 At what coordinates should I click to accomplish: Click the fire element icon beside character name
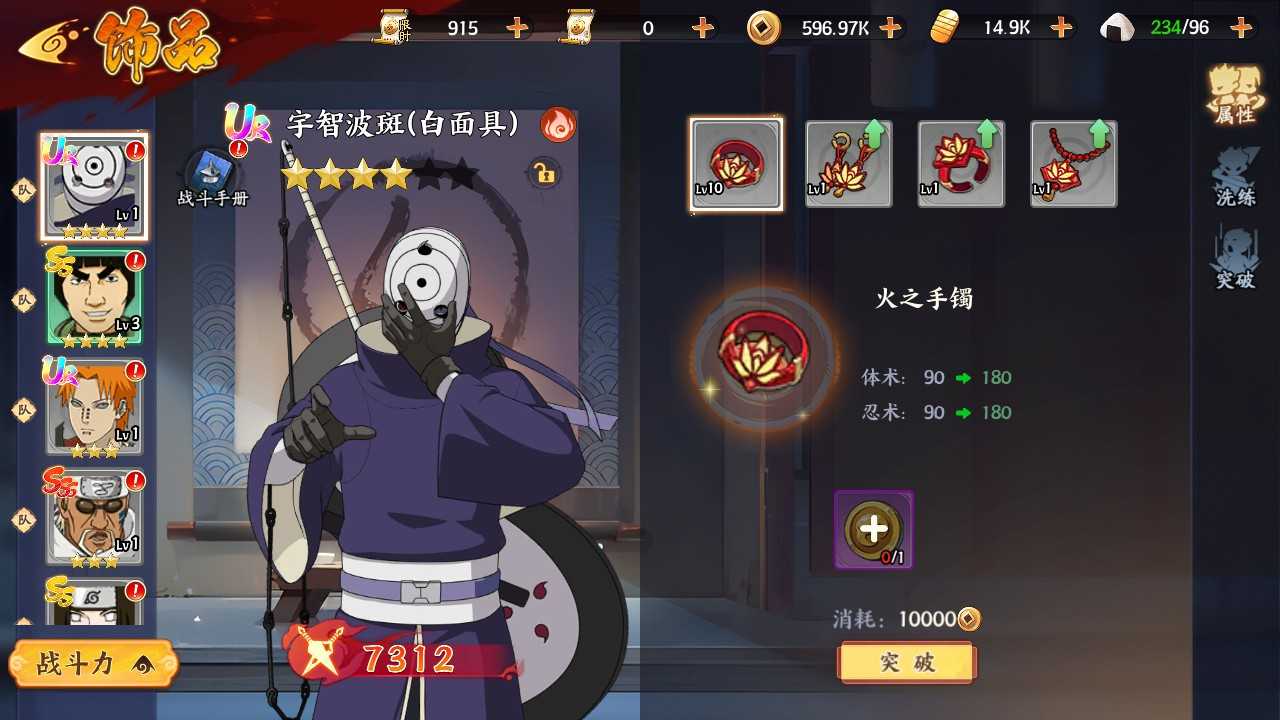coord(557,122)
